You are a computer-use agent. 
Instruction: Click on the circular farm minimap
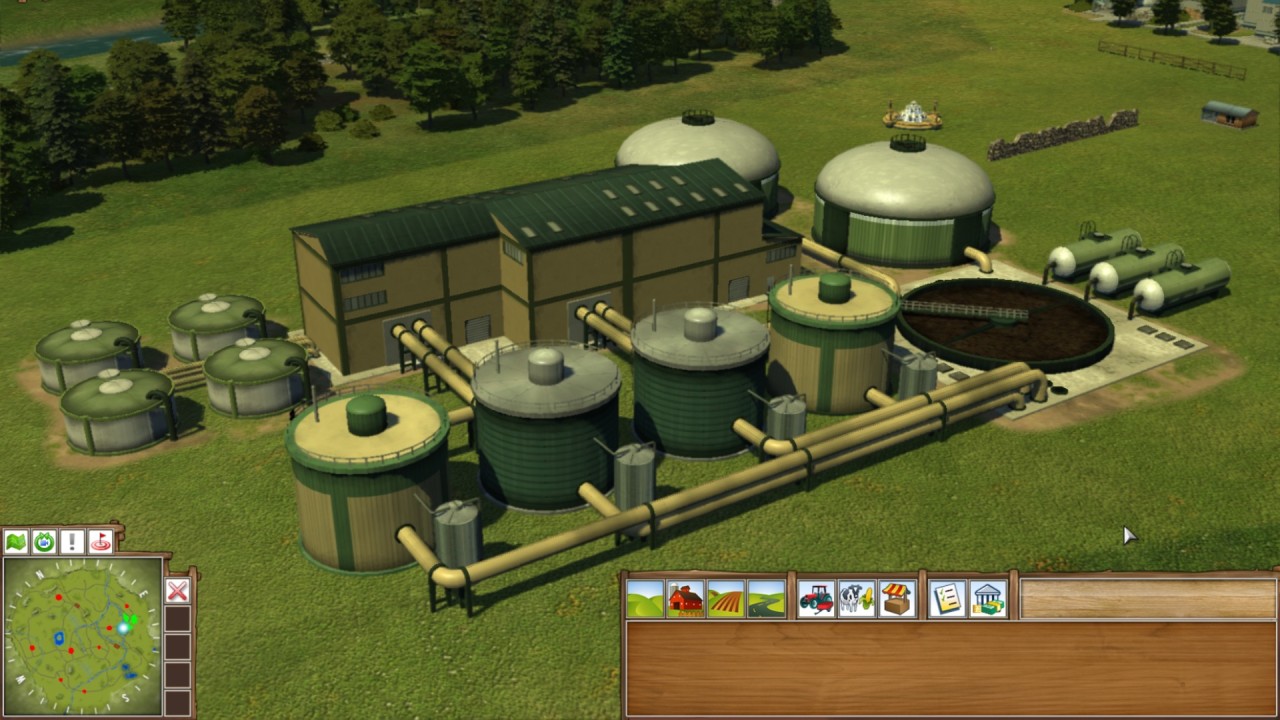(82, 636)
